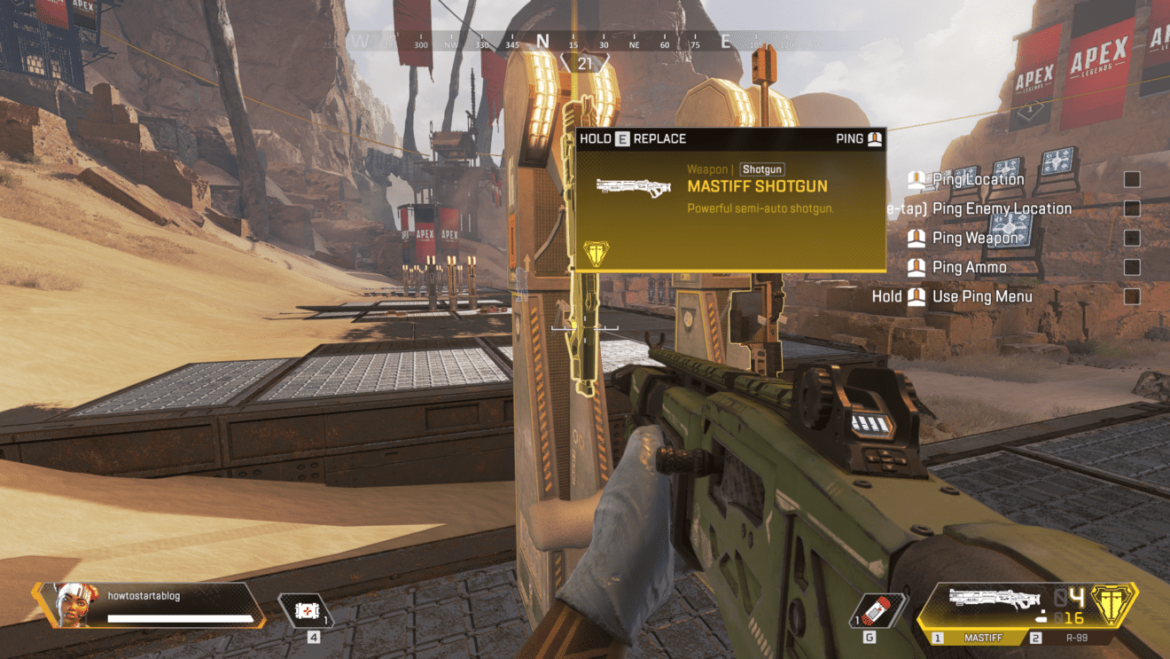
Task: Select the grenade ordnance icon
Action: (x=877, y=610)
